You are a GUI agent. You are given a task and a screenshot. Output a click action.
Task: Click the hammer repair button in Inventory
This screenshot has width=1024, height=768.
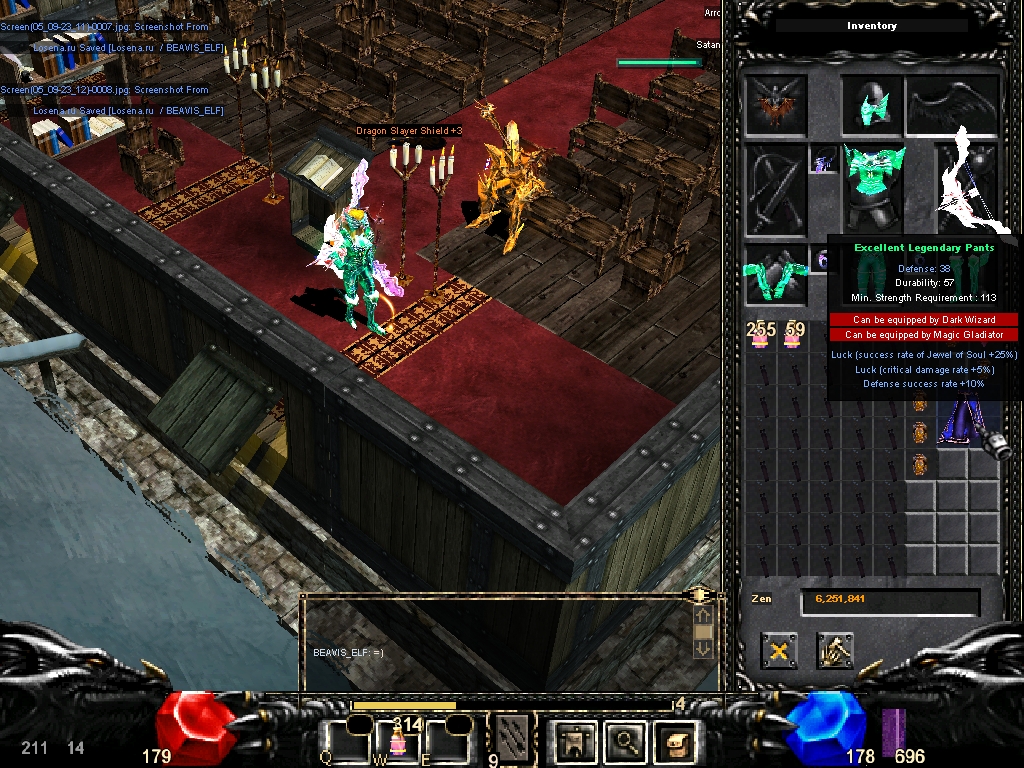834,651
